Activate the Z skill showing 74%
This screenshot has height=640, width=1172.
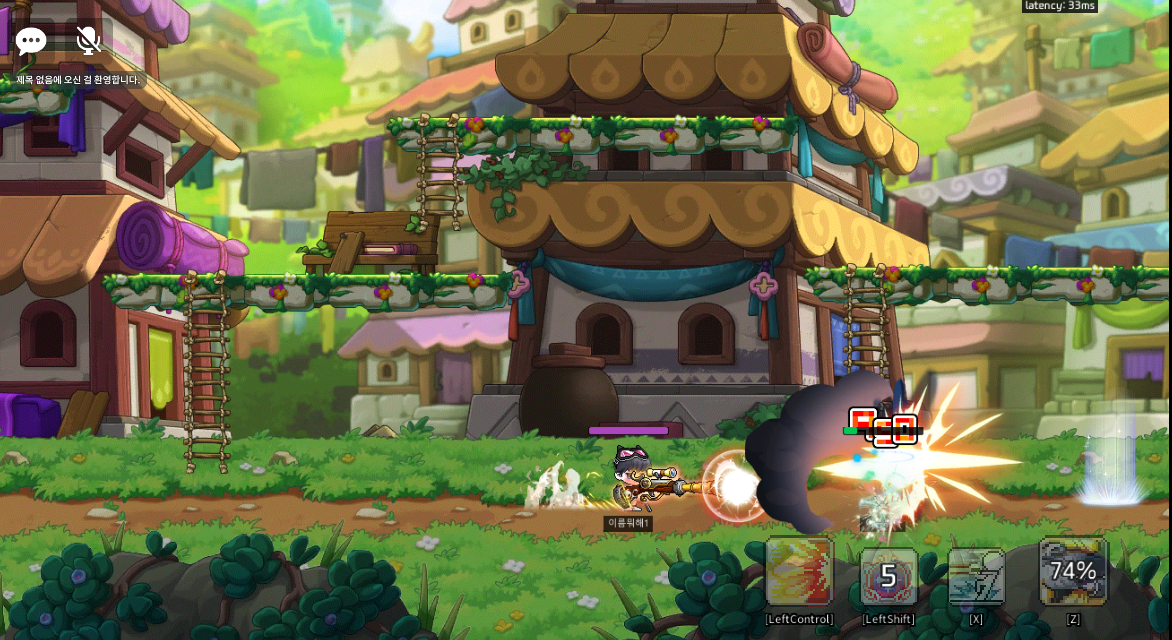1073,572
